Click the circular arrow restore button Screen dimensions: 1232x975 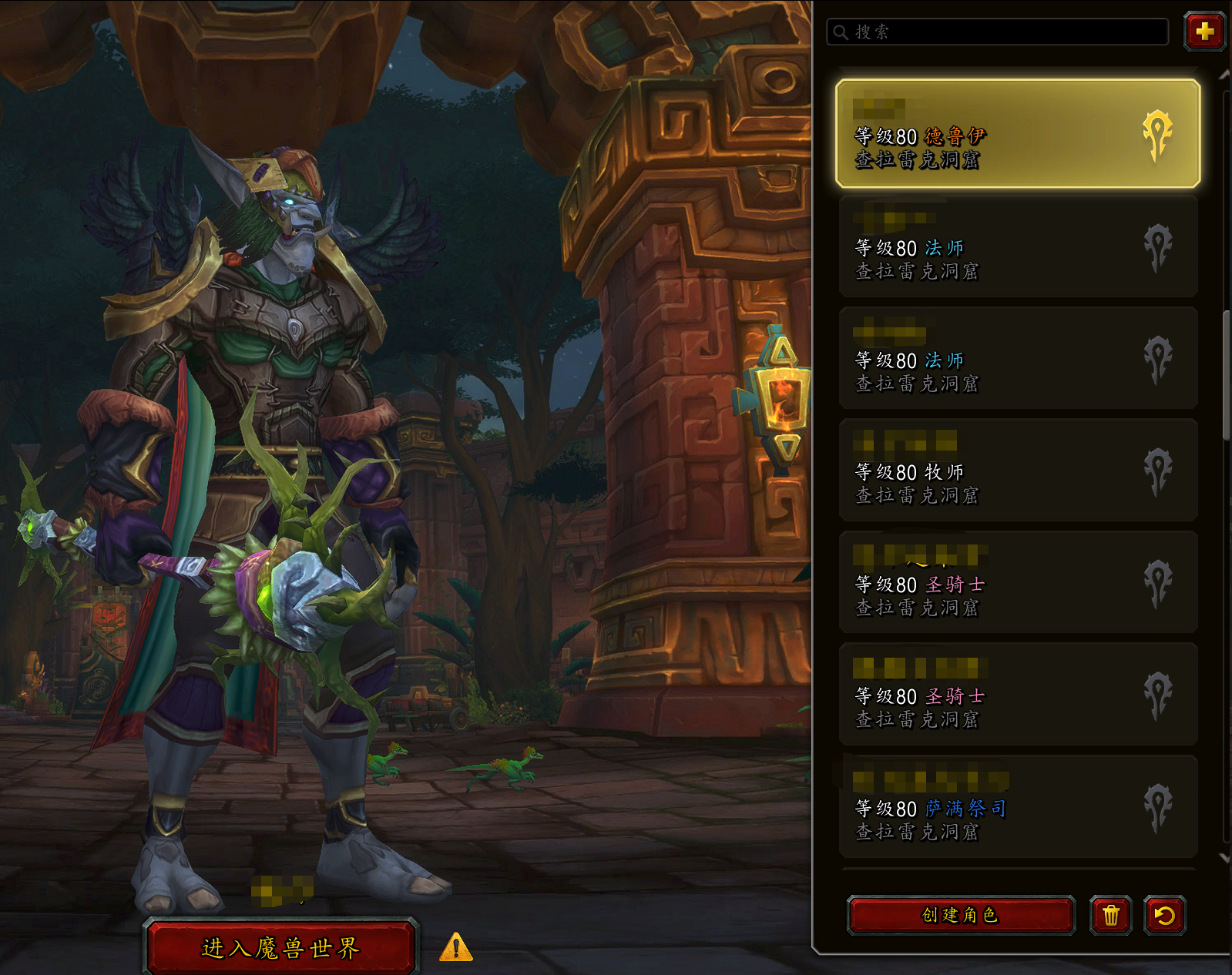[x=1164, y=915]
